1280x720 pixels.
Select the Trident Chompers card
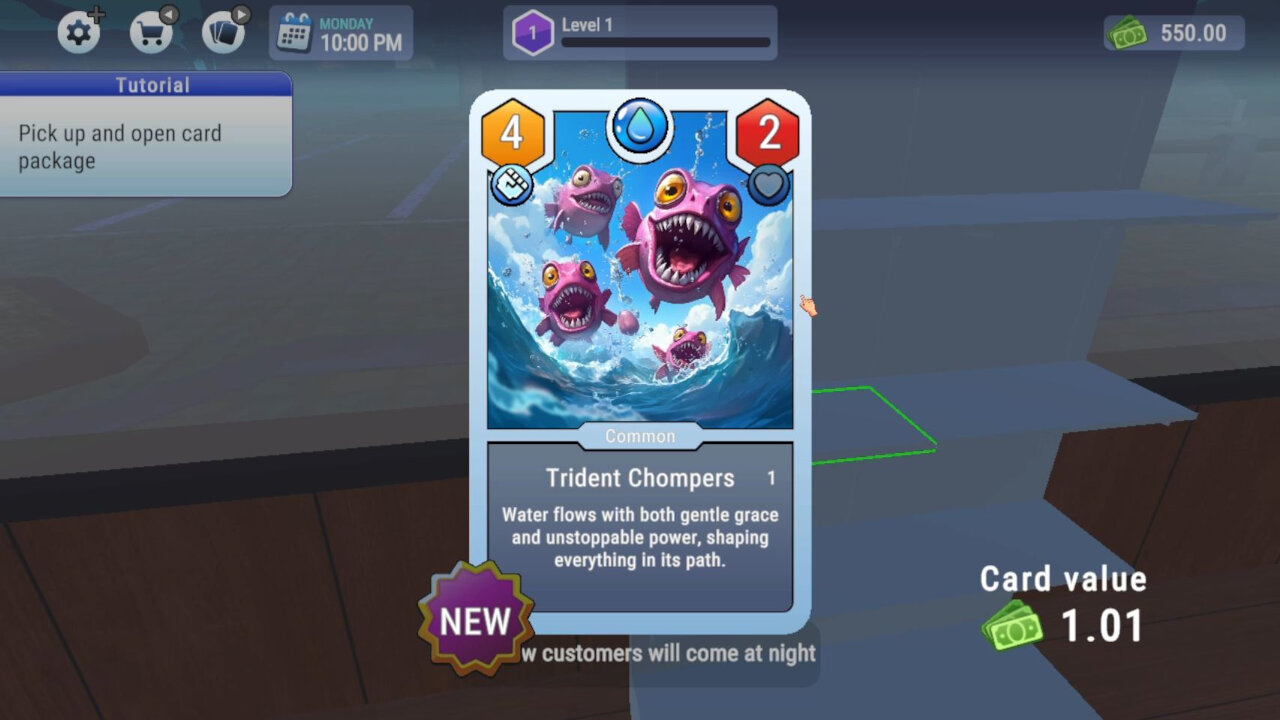point(640,300)
